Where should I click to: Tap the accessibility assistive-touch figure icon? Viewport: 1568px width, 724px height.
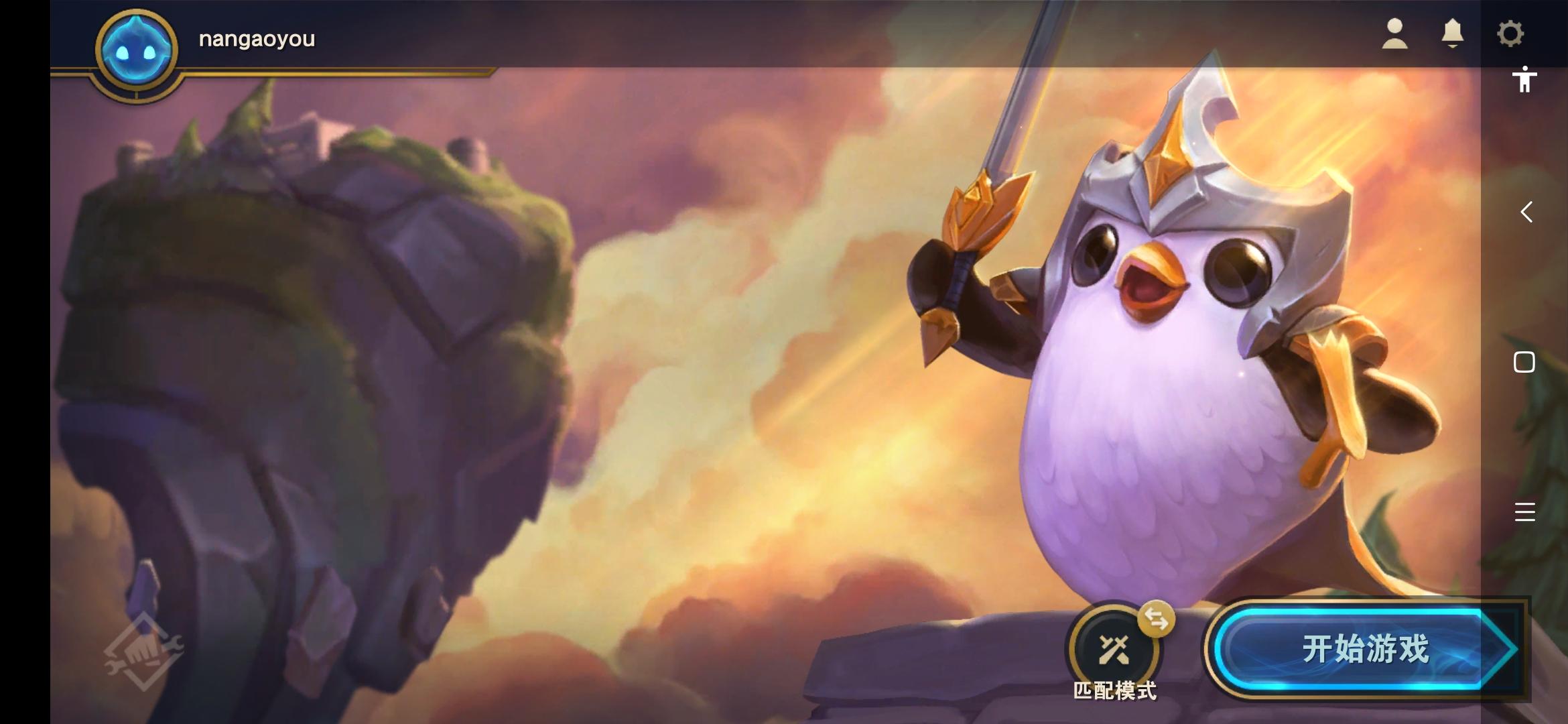point(1526,80)
